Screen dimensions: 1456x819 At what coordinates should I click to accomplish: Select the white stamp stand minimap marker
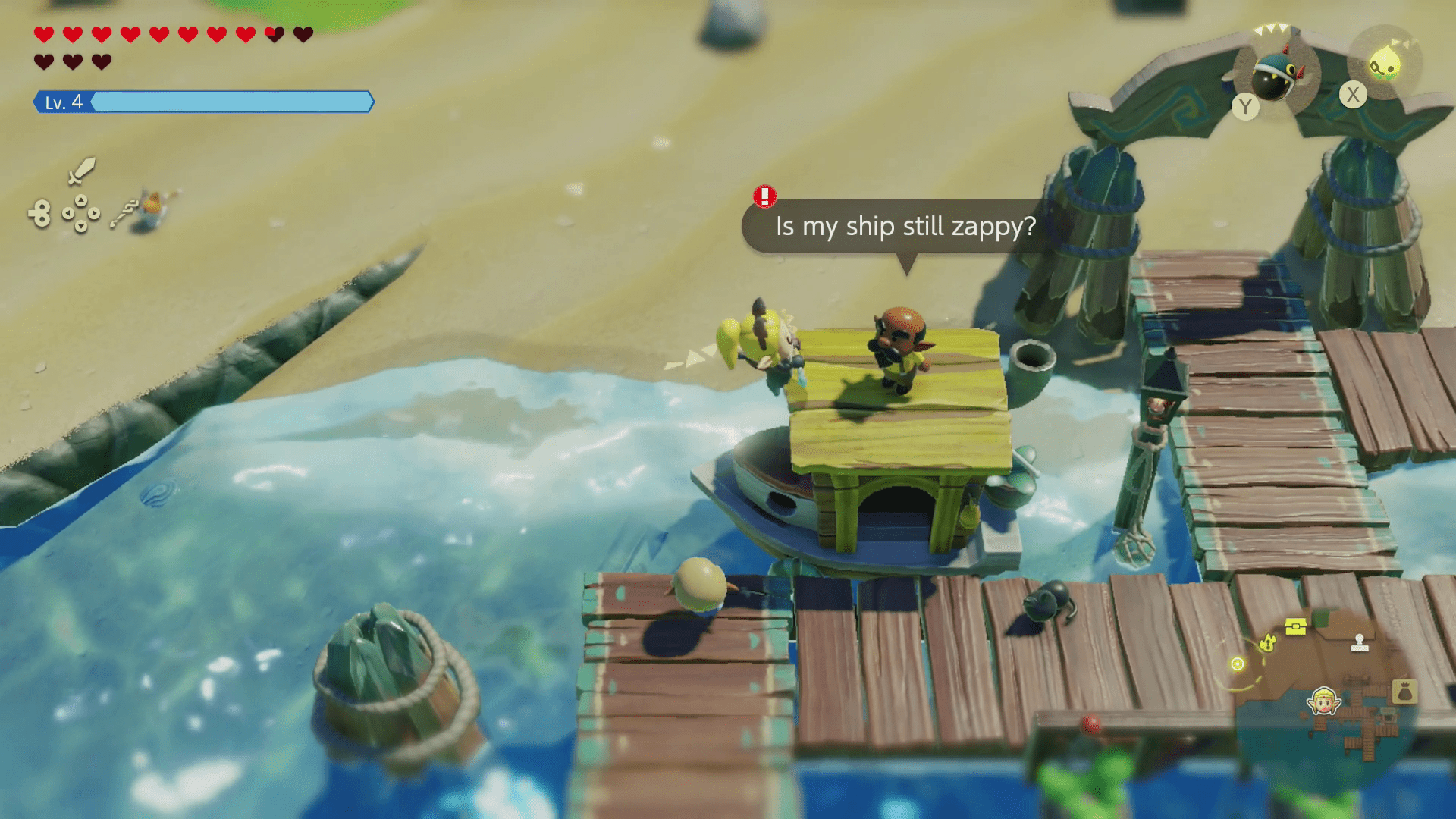pyautogui.click(x=1360, y=642)
